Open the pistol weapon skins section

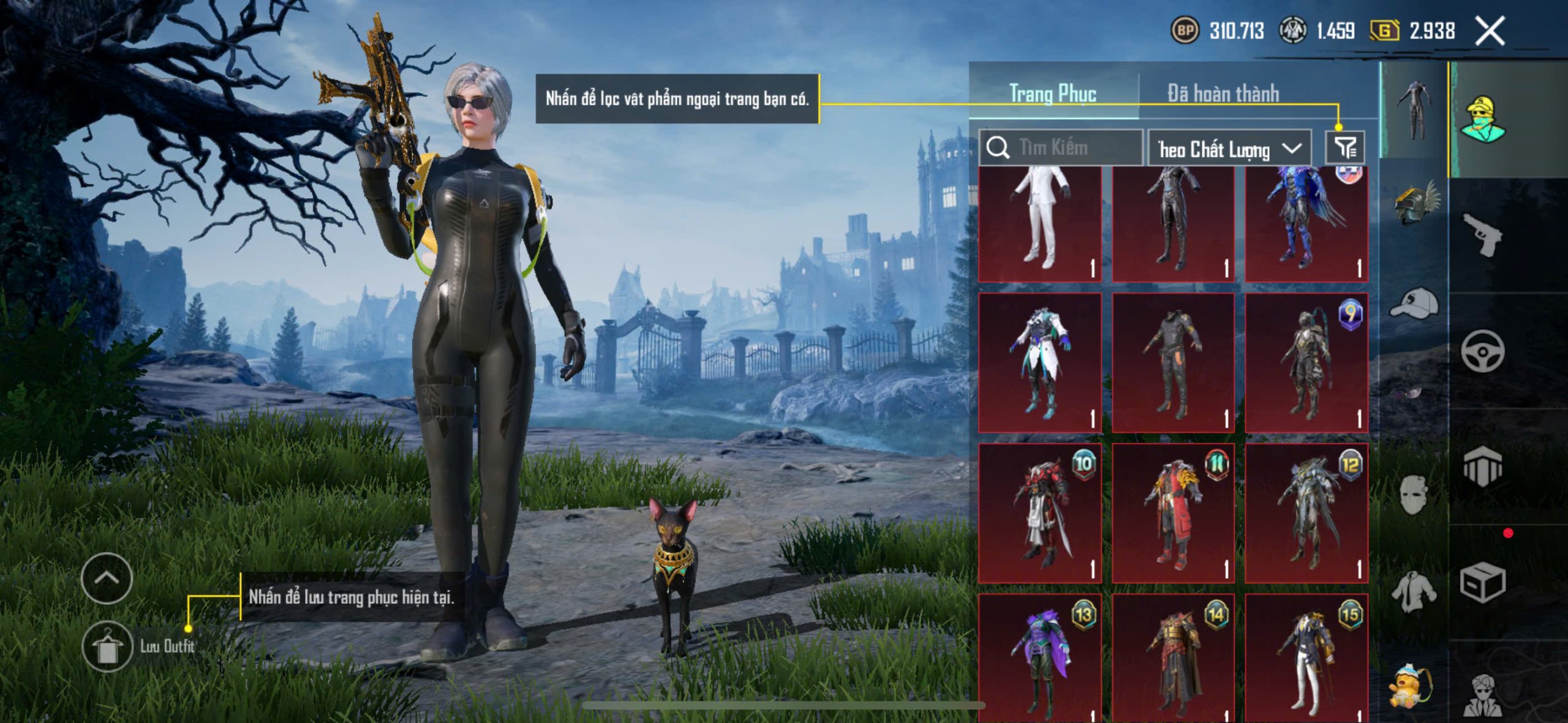coord(1482,234)
